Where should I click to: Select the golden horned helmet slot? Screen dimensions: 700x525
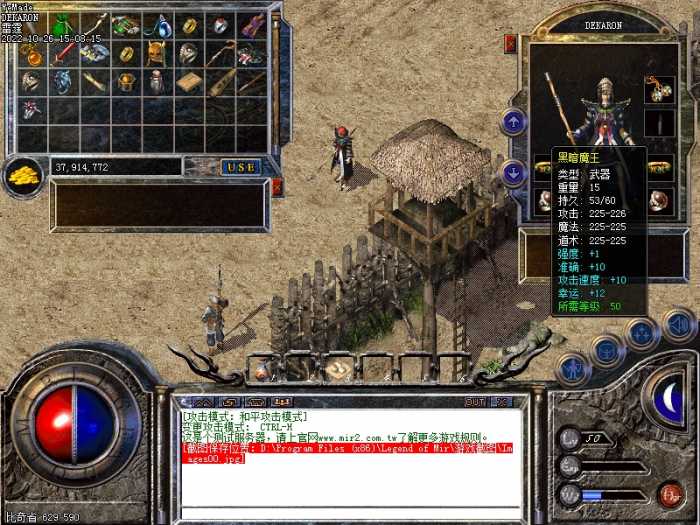tap(155, 54)
